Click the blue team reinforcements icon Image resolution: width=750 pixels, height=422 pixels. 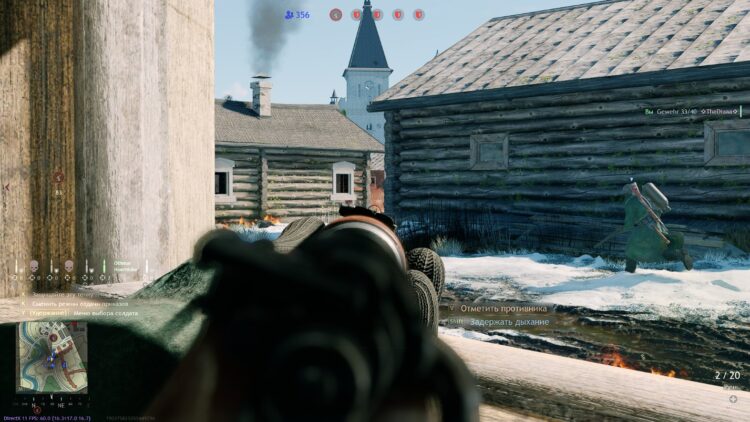click(x=289, y=15)
